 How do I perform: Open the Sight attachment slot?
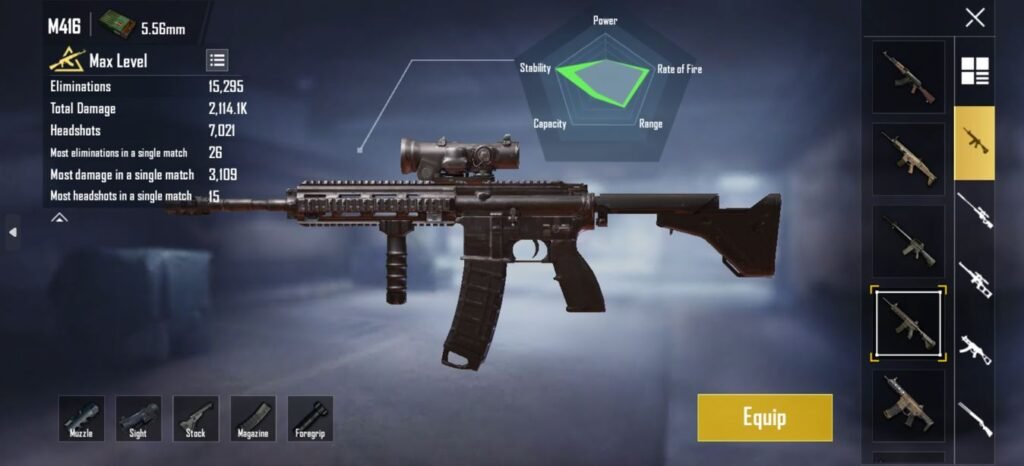coord(138,418)
